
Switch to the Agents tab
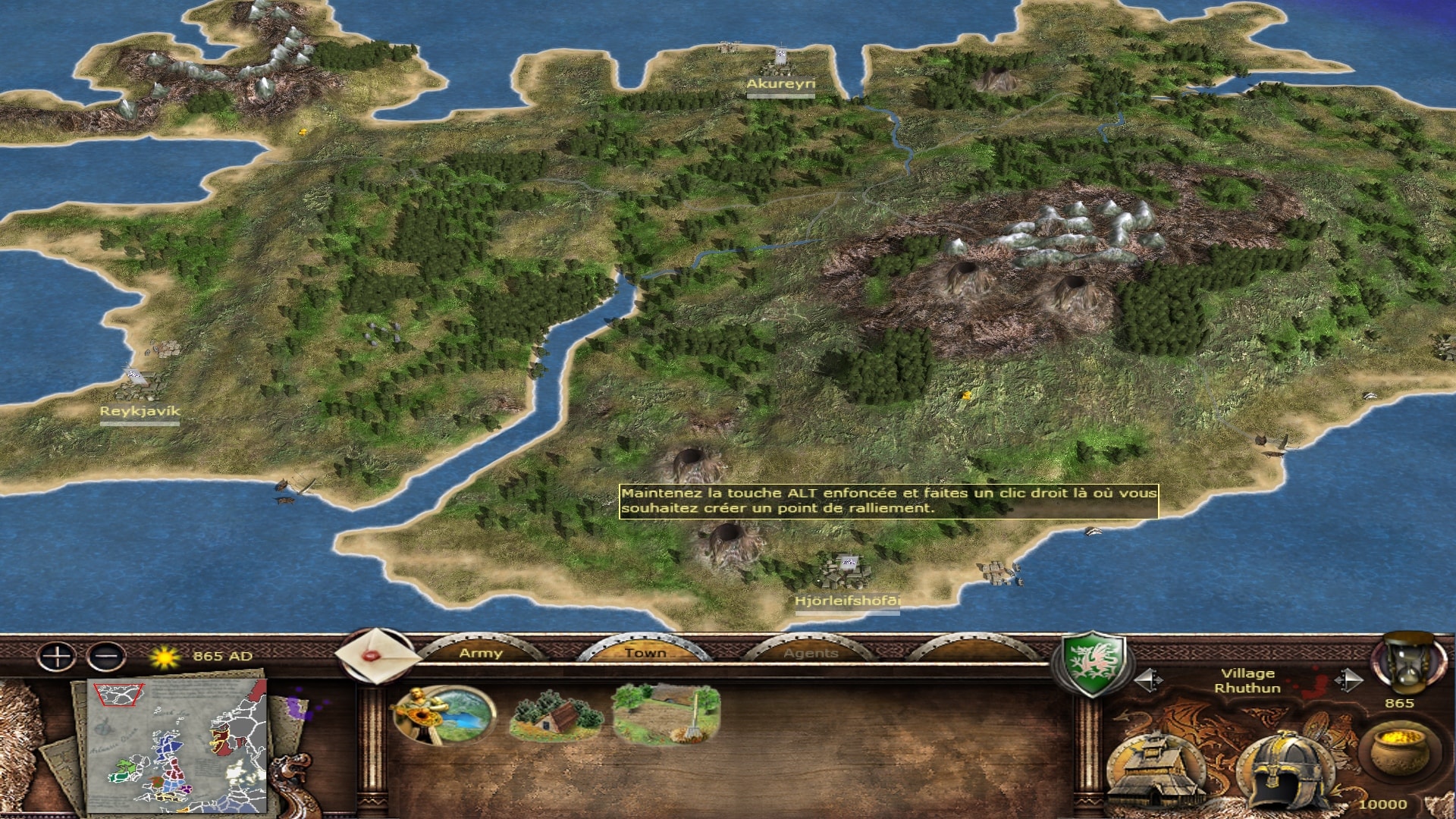(811, 652)
